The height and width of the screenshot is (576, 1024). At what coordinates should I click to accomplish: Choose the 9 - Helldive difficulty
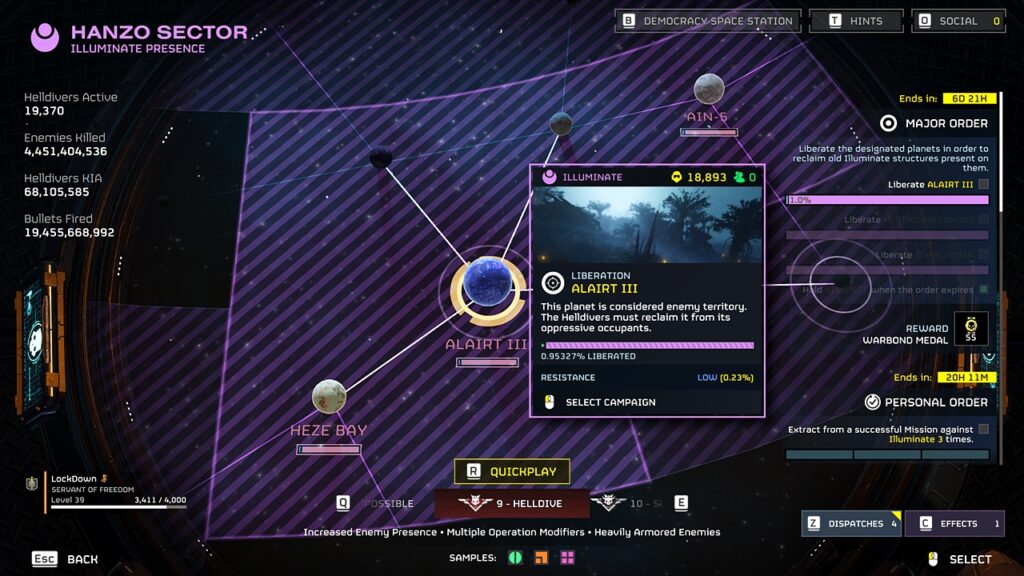point(511,504)
